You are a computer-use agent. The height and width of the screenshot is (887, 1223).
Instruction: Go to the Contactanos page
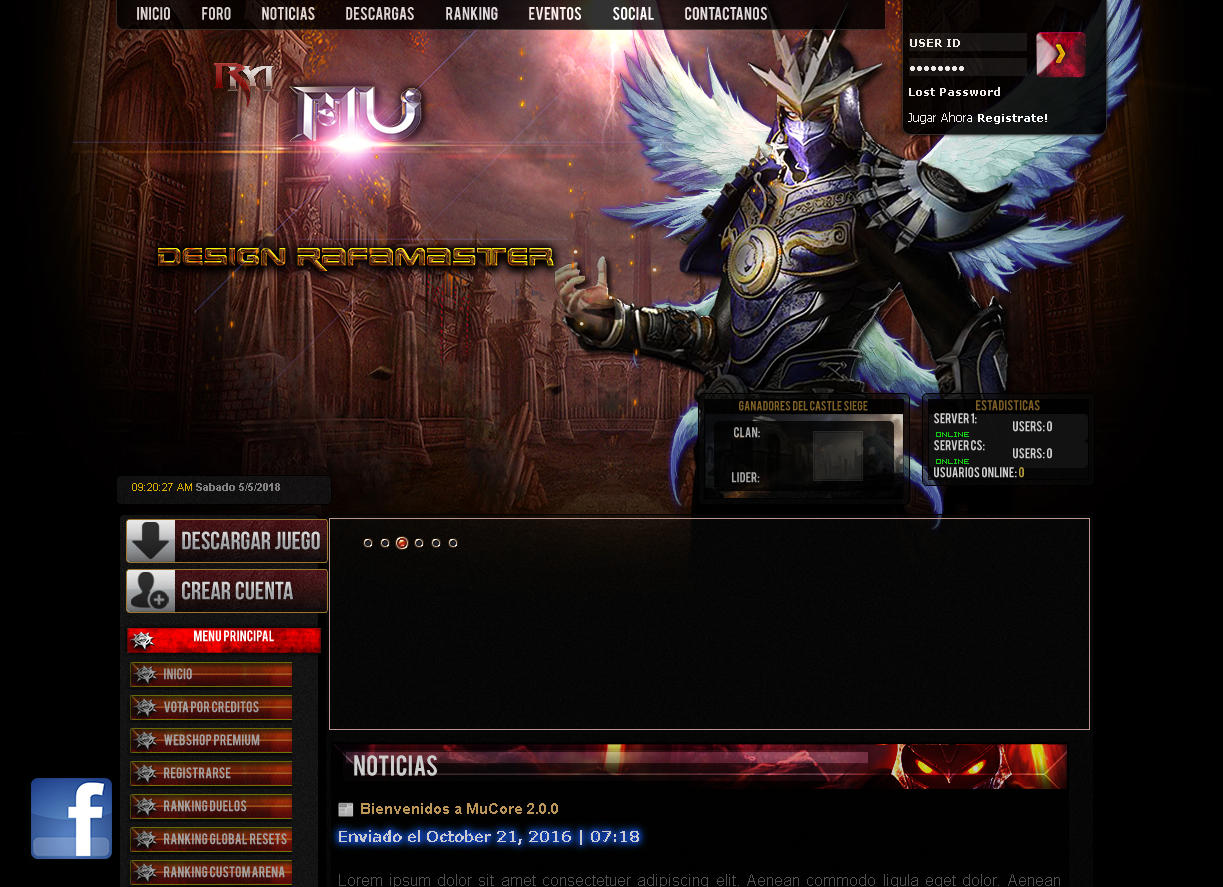click(x=726, y=14)
